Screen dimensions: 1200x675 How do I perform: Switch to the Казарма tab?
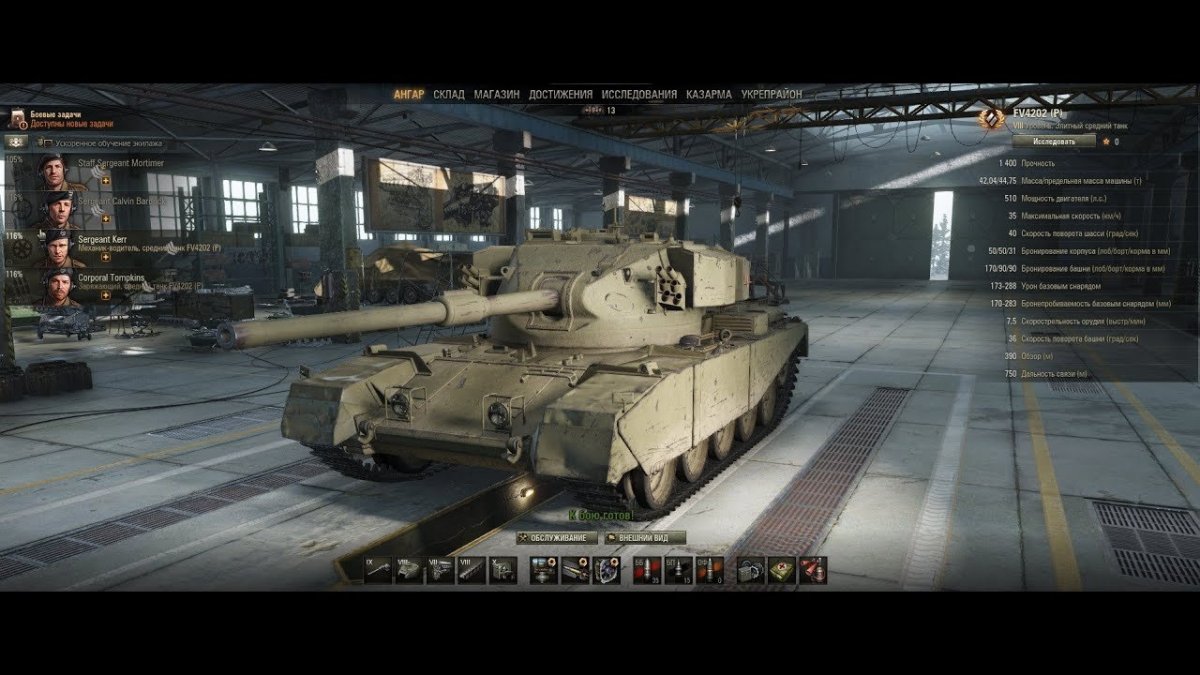point(708,94)
